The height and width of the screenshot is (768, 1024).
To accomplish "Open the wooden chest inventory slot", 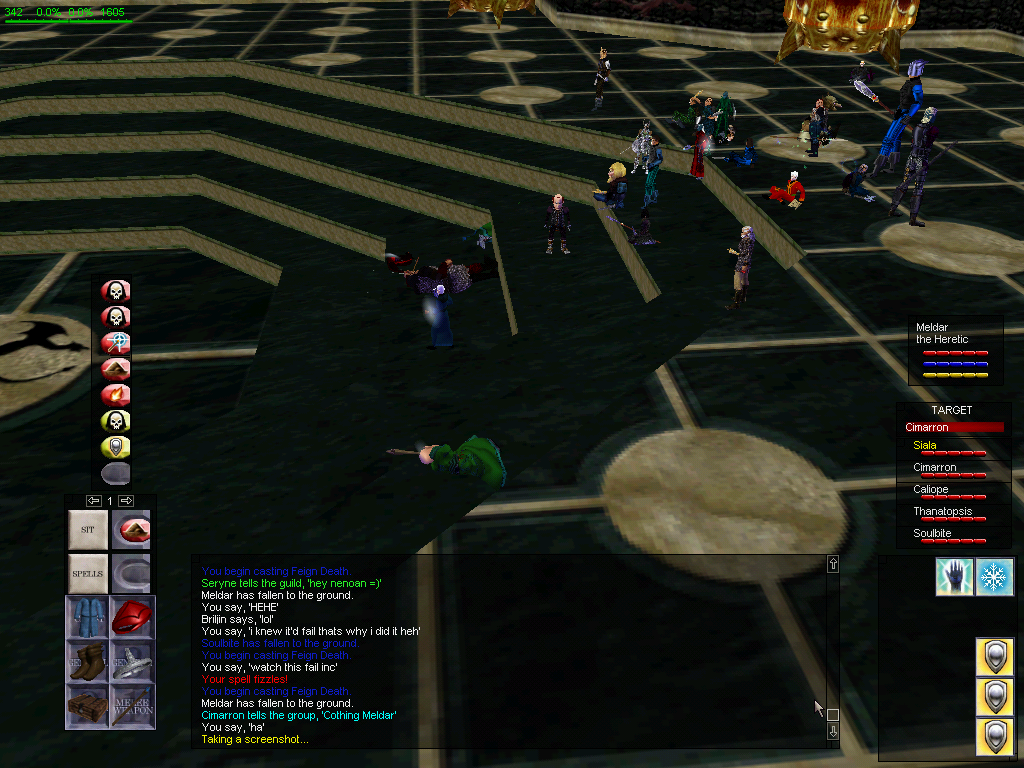I will pos(87,706).
